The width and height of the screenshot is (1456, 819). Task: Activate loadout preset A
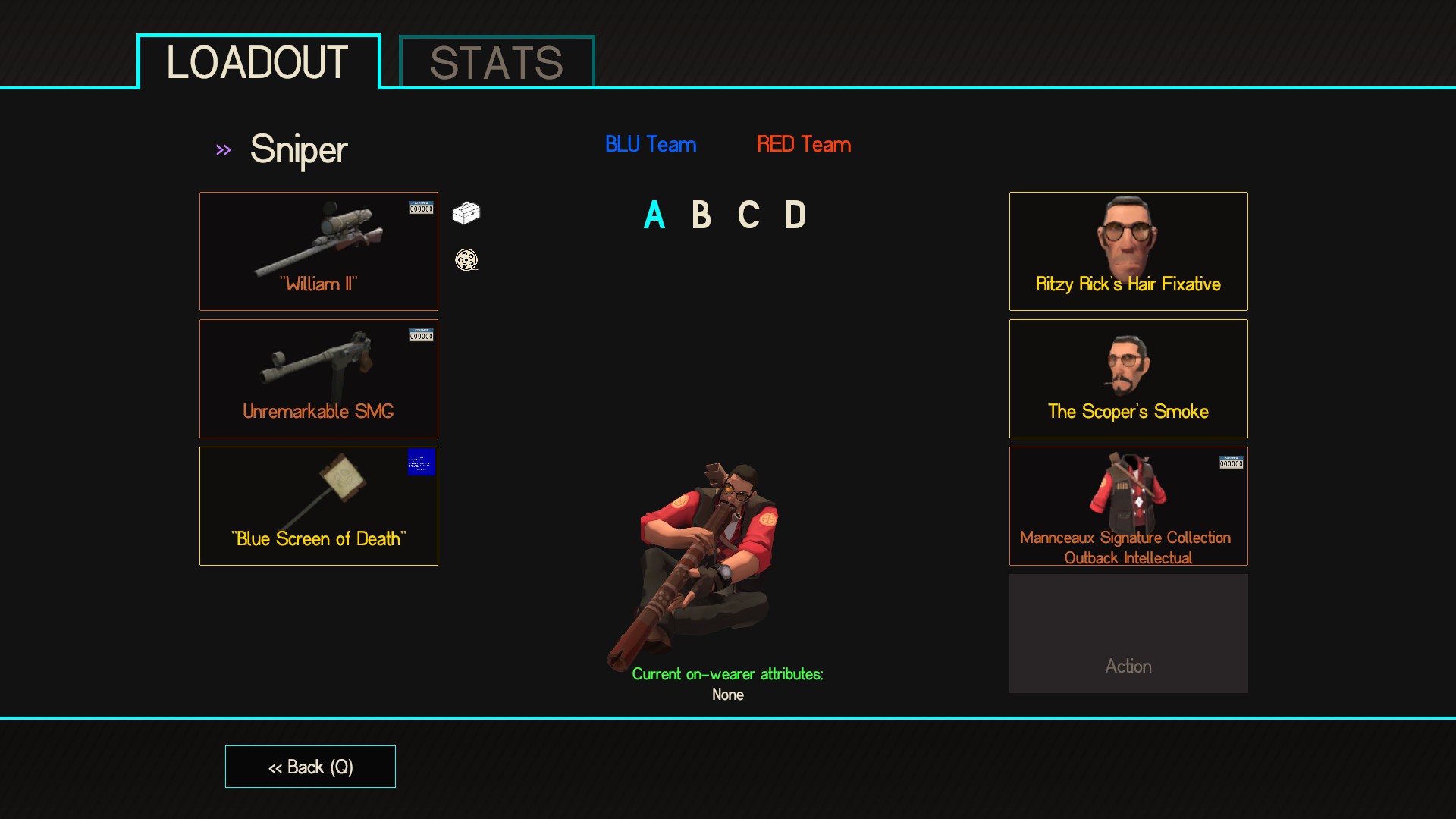(653, 215)
